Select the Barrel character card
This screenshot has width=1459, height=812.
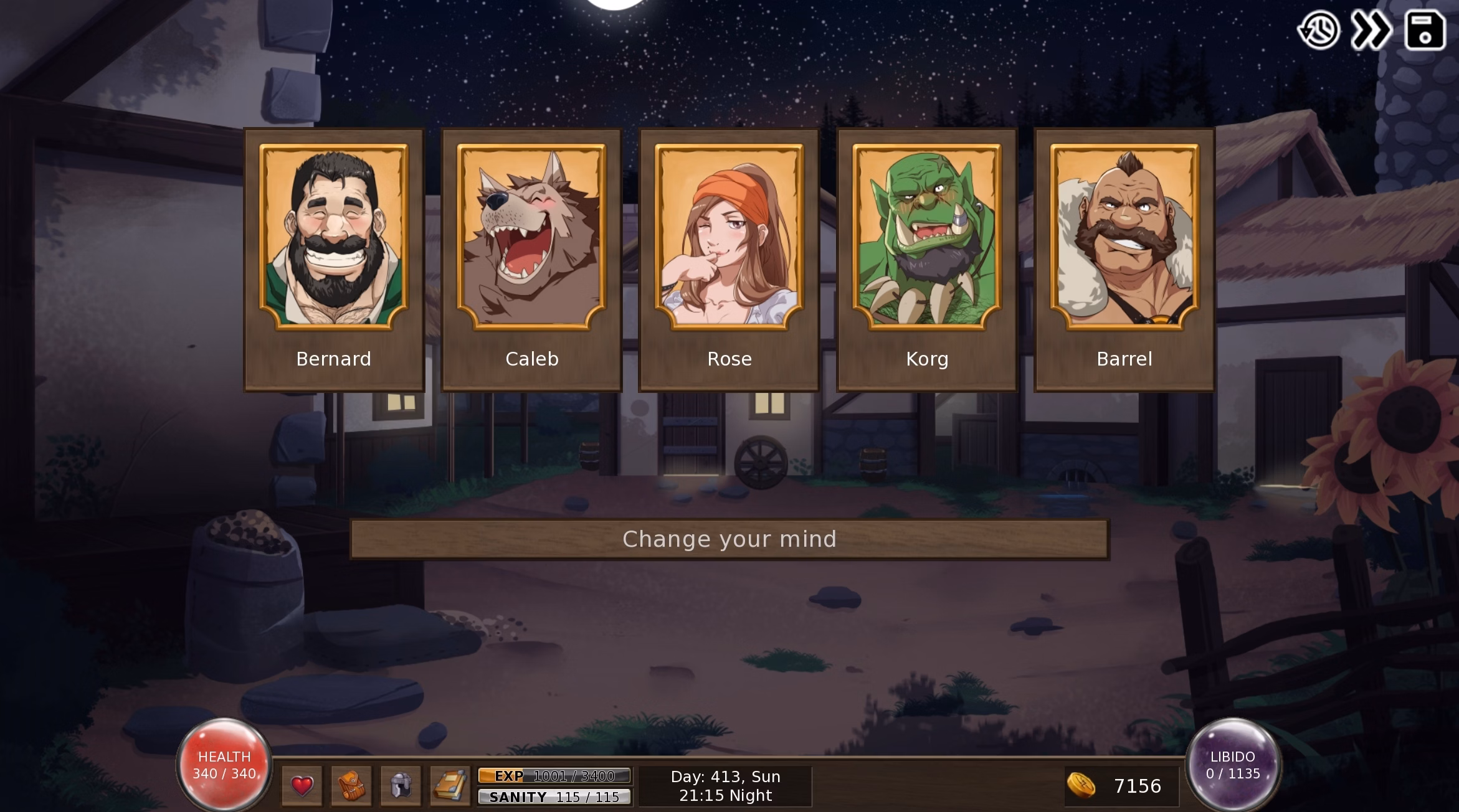click(1124, 260)
